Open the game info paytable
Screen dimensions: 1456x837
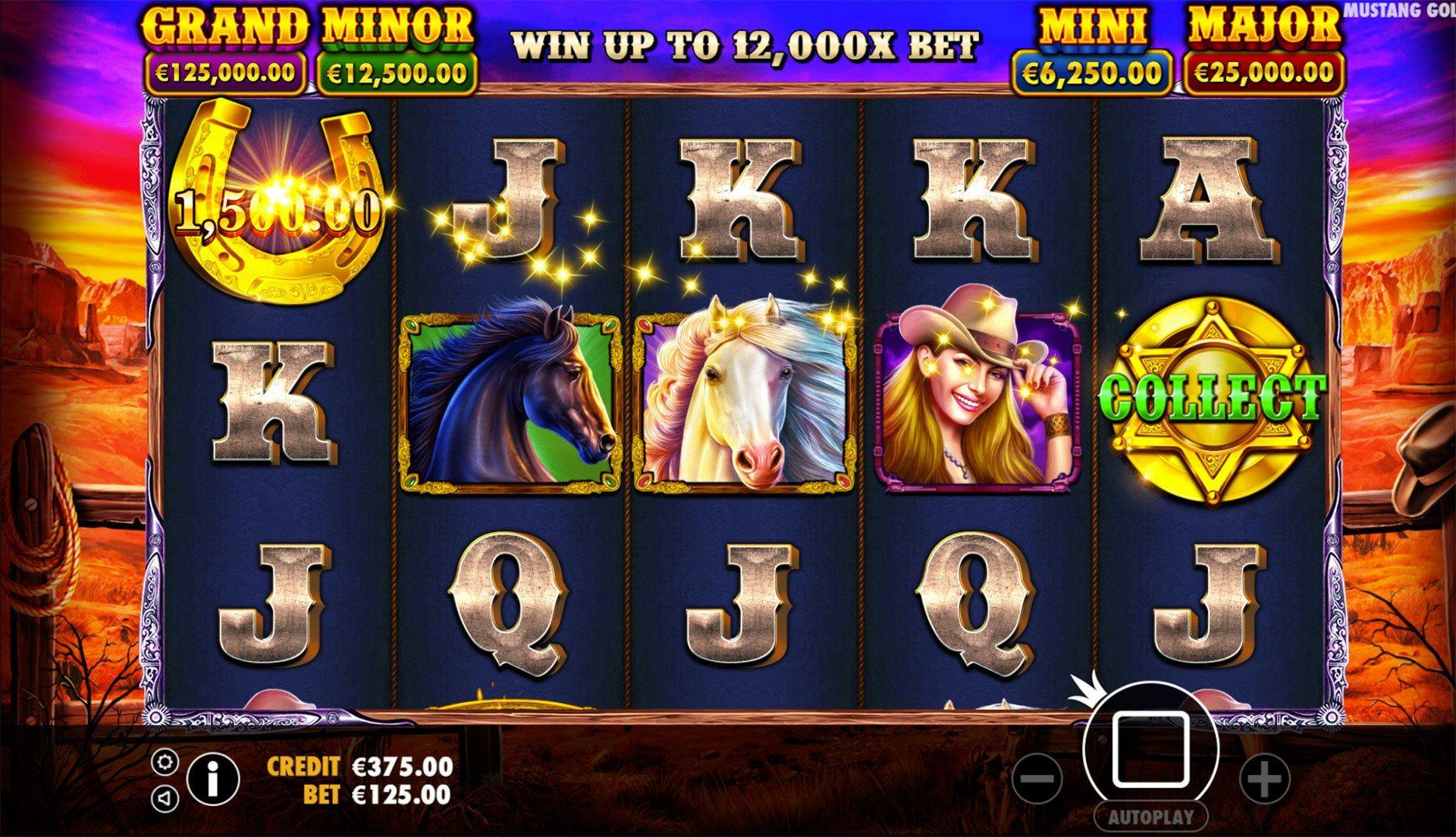pyautogui.click(x=213, y=779)
